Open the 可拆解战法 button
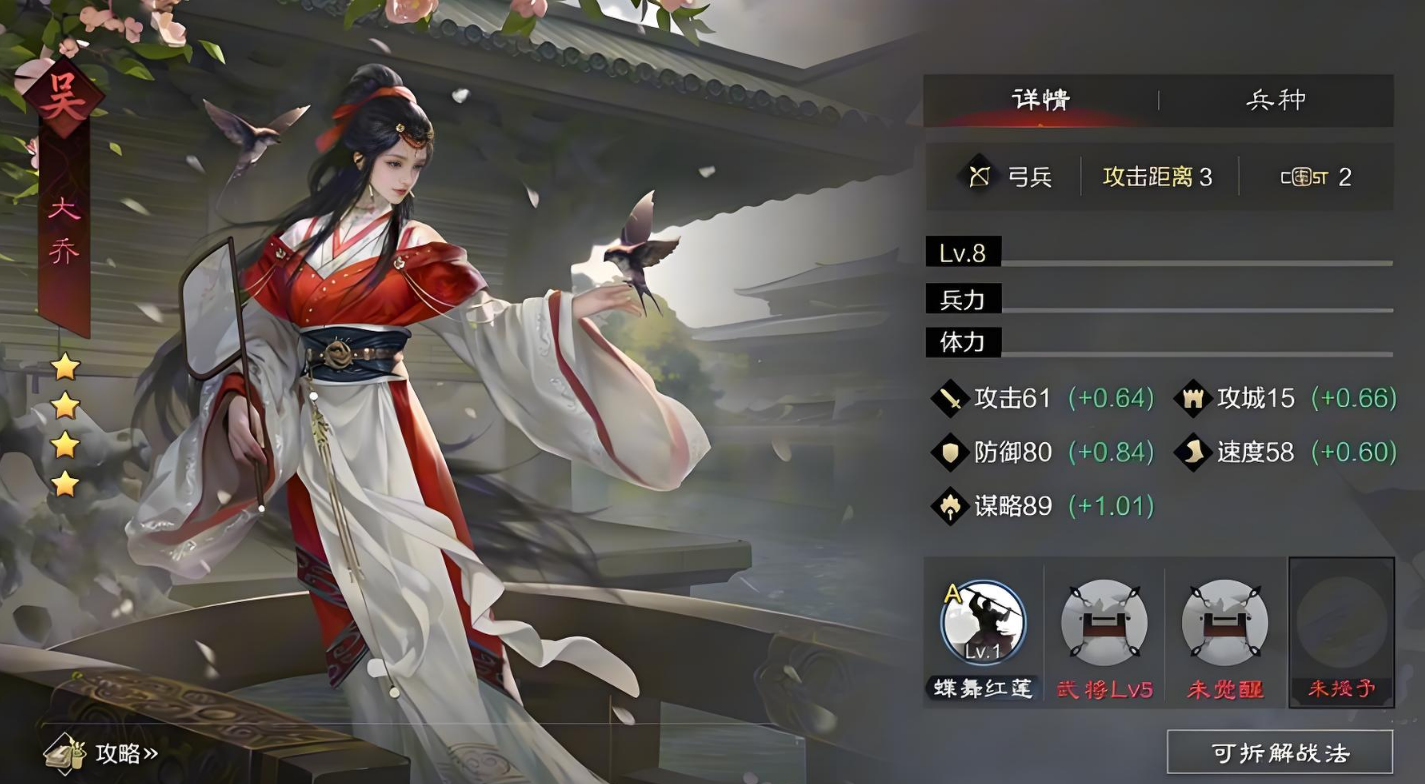 [x=1279, y=752]
